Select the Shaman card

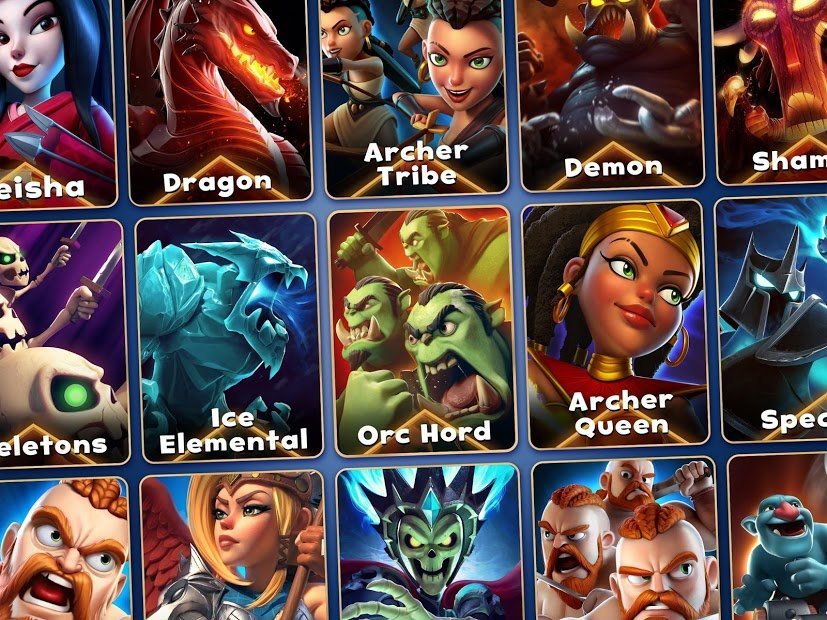(775, 90)
